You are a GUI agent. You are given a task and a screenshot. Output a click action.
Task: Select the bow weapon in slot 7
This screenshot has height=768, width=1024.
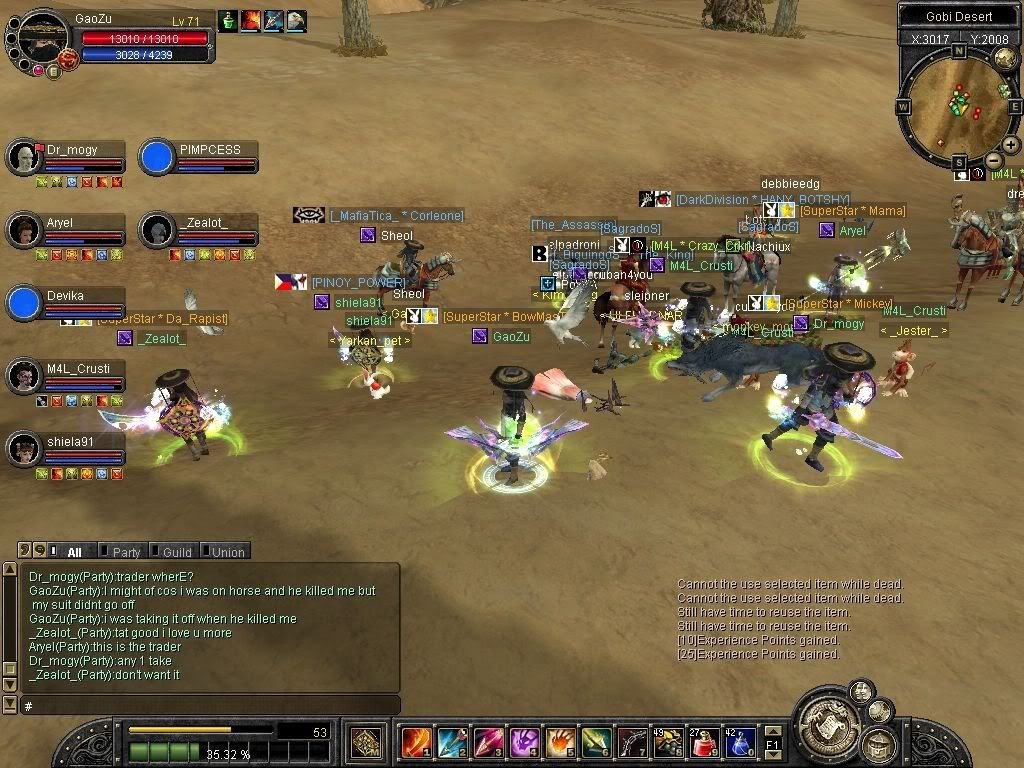pyautogui.click(x=632, y=743)
